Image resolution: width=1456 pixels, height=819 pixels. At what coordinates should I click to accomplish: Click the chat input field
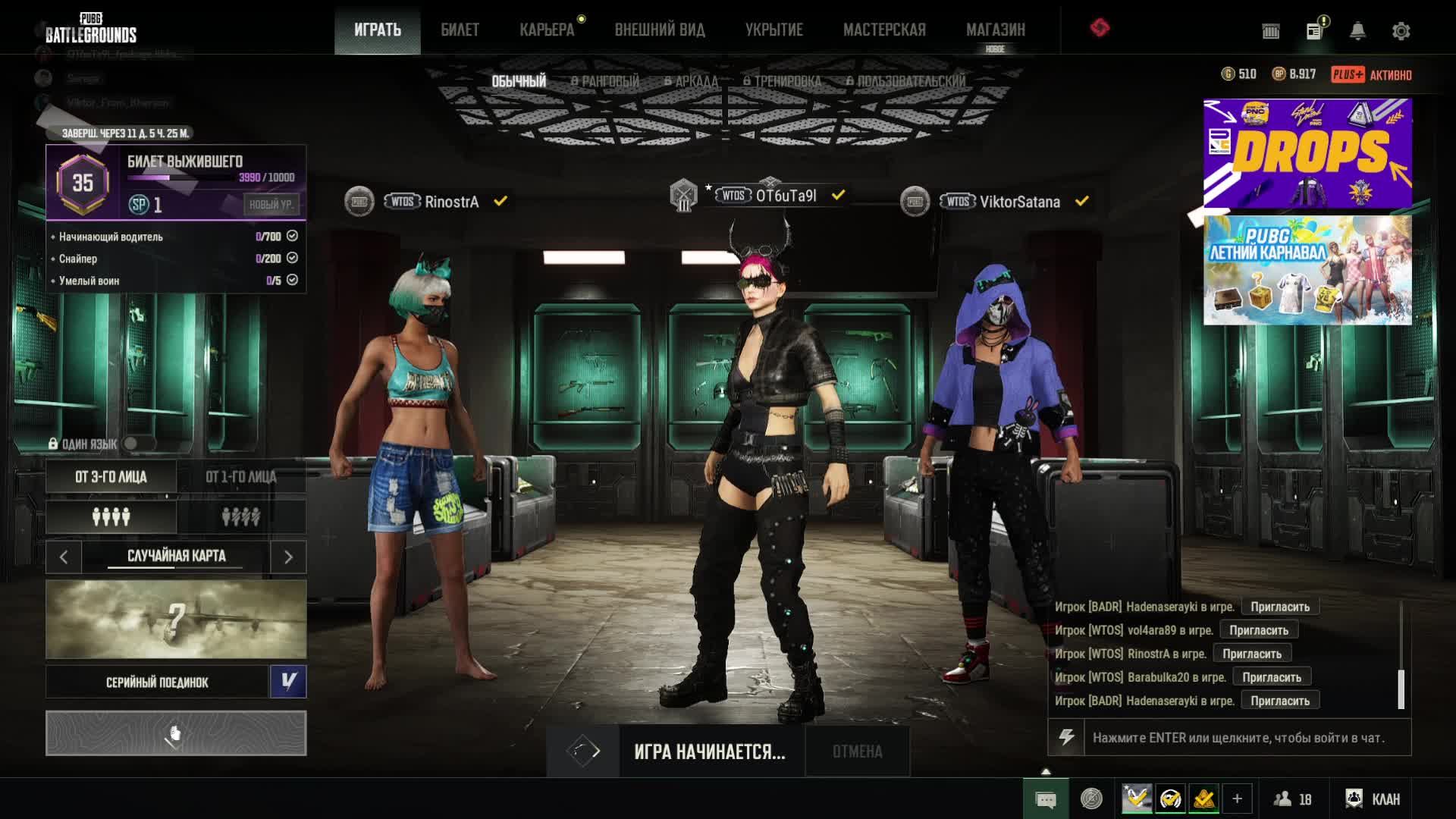1244,738
